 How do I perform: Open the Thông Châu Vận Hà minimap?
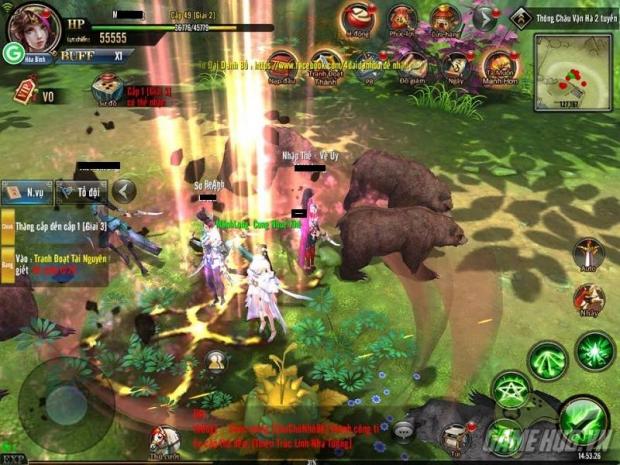coord(572,70)
